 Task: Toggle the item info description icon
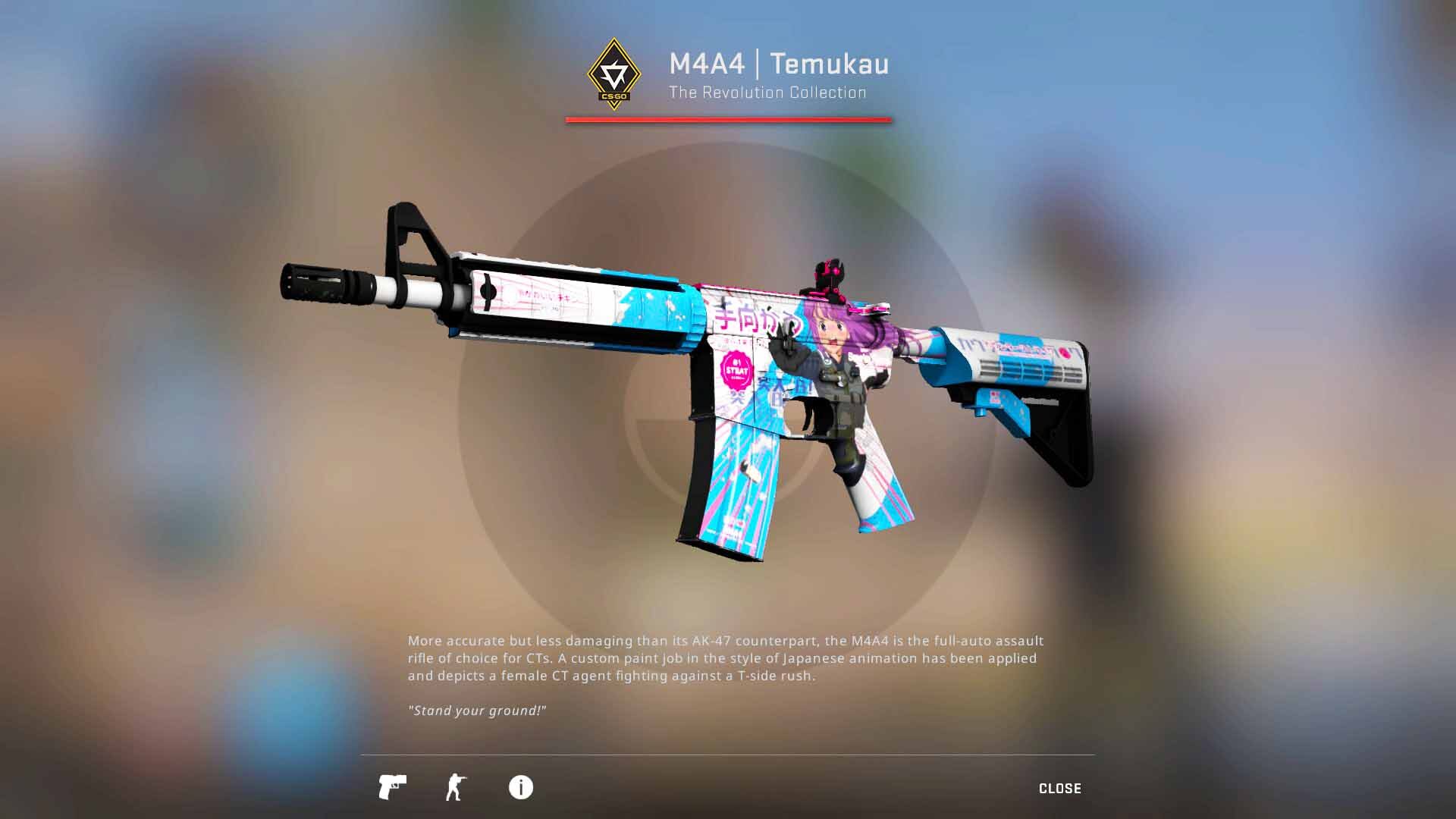coord(520,787)
